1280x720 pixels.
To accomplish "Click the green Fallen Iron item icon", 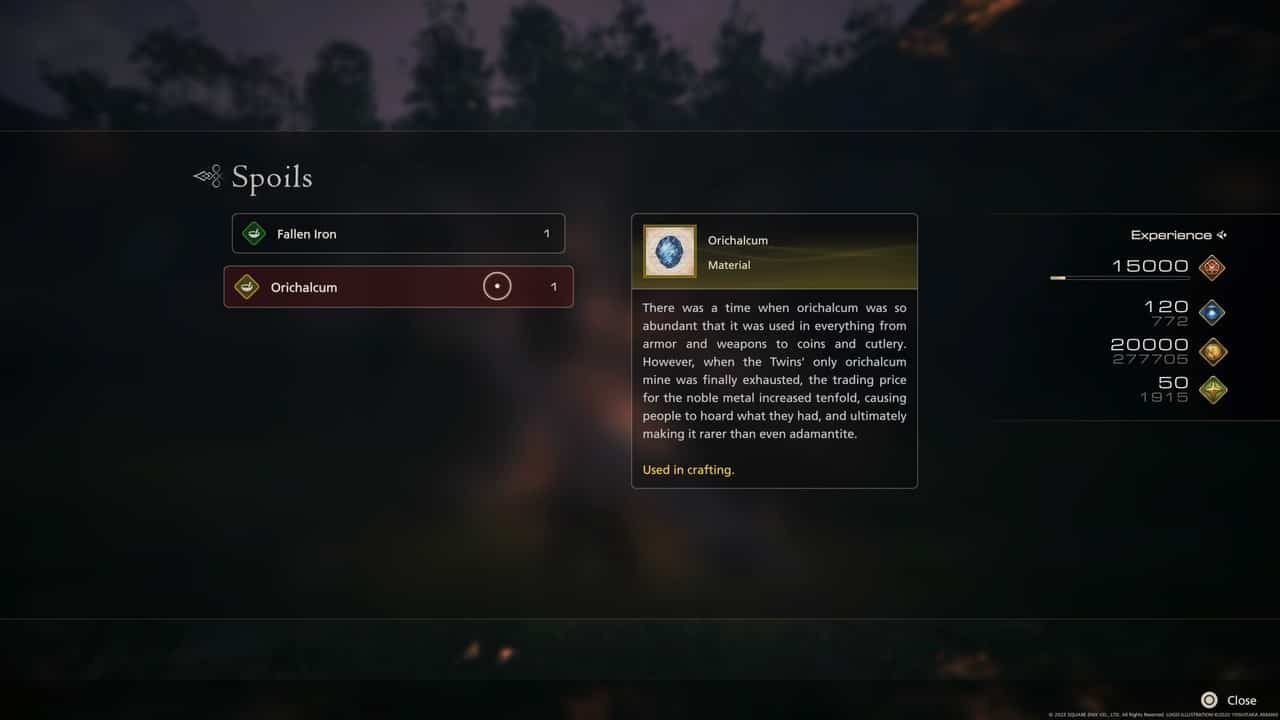I will pyautogui.click(x=255, y=233).
